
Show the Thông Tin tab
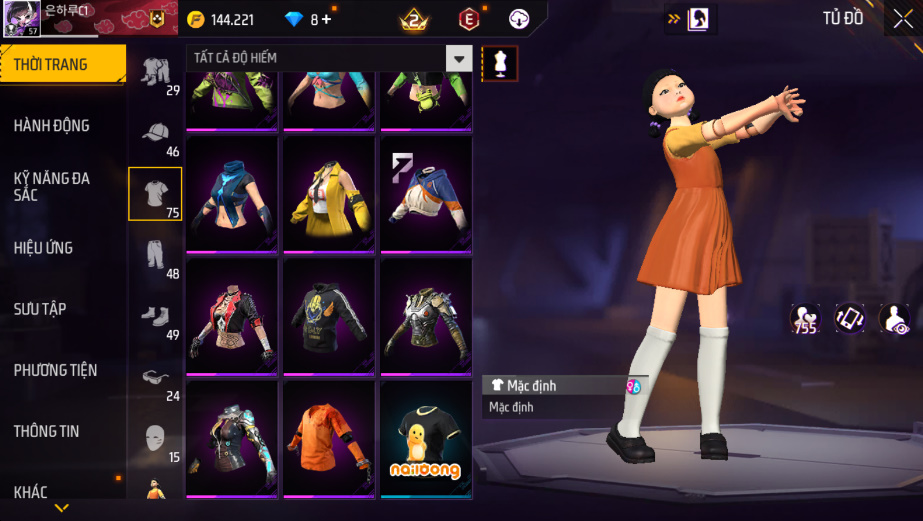point(46,431)
